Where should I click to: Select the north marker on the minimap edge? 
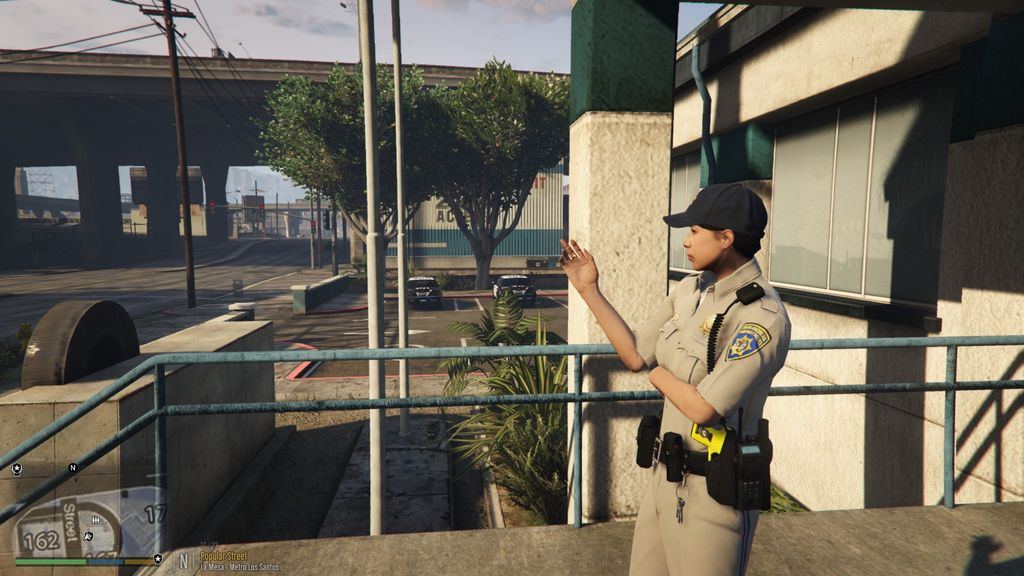[72, 467]
